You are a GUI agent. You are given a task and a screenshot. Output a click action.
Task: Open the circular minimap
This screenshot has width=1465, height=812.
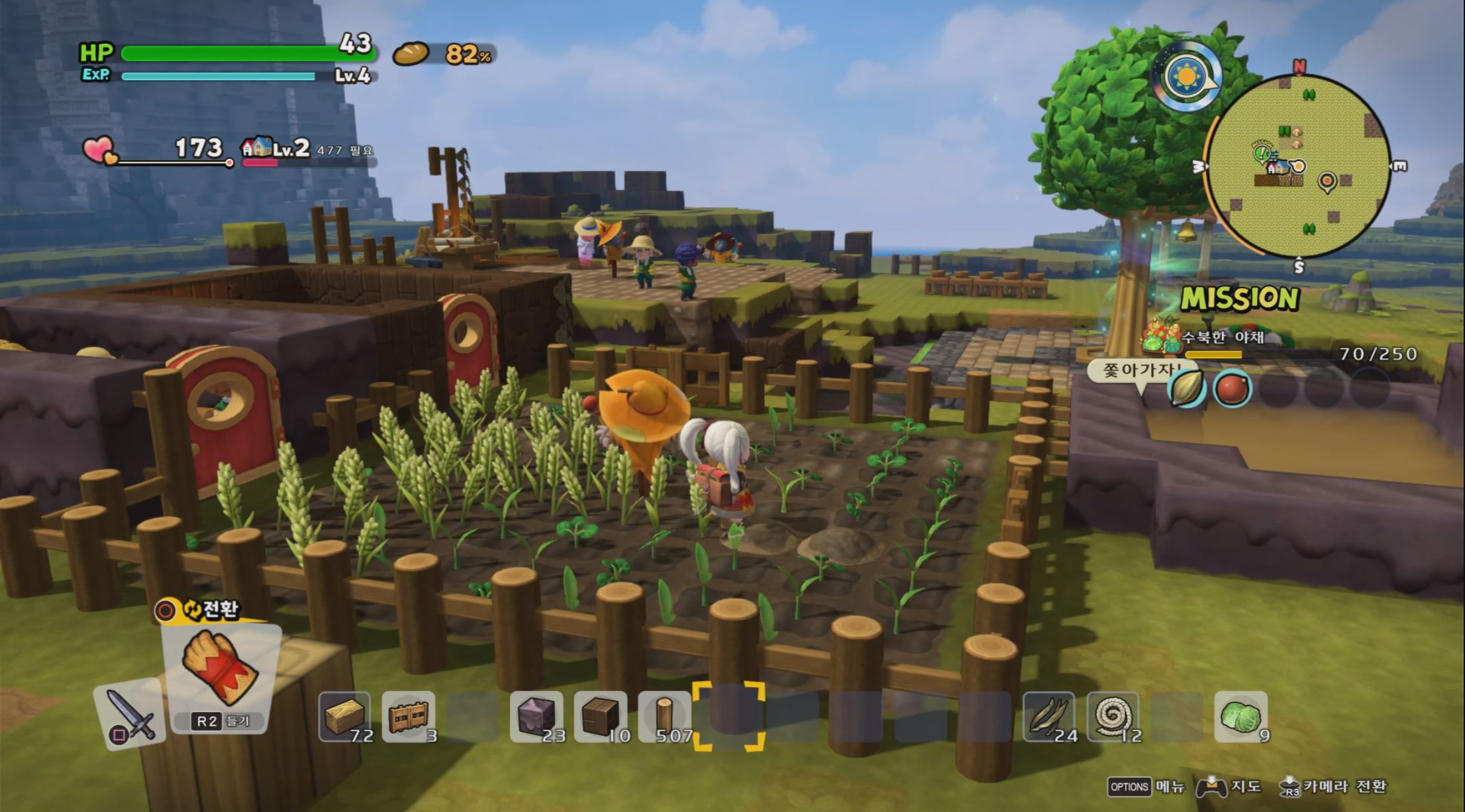tap(1297, 166)
